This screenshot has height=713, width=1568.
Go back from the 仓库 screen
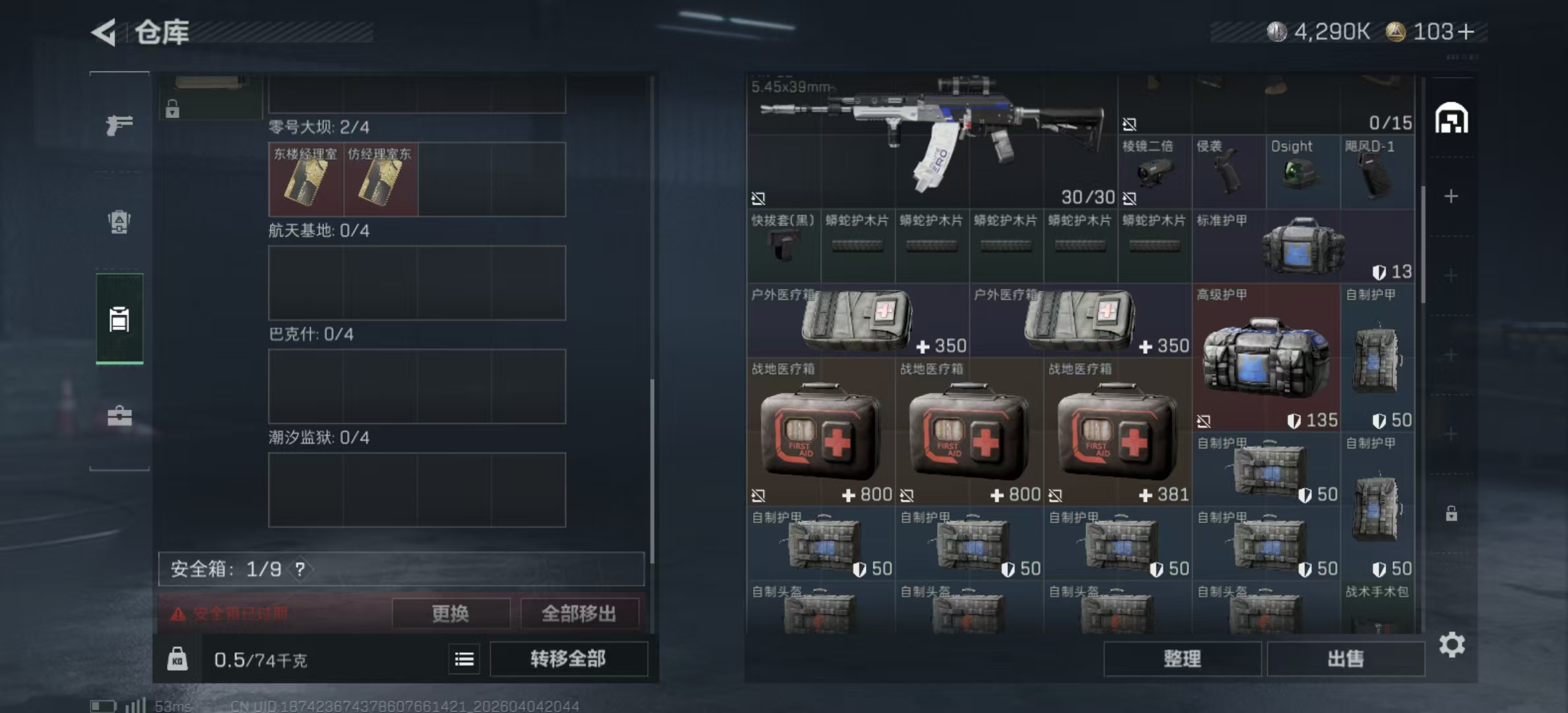tap(104, 32)
